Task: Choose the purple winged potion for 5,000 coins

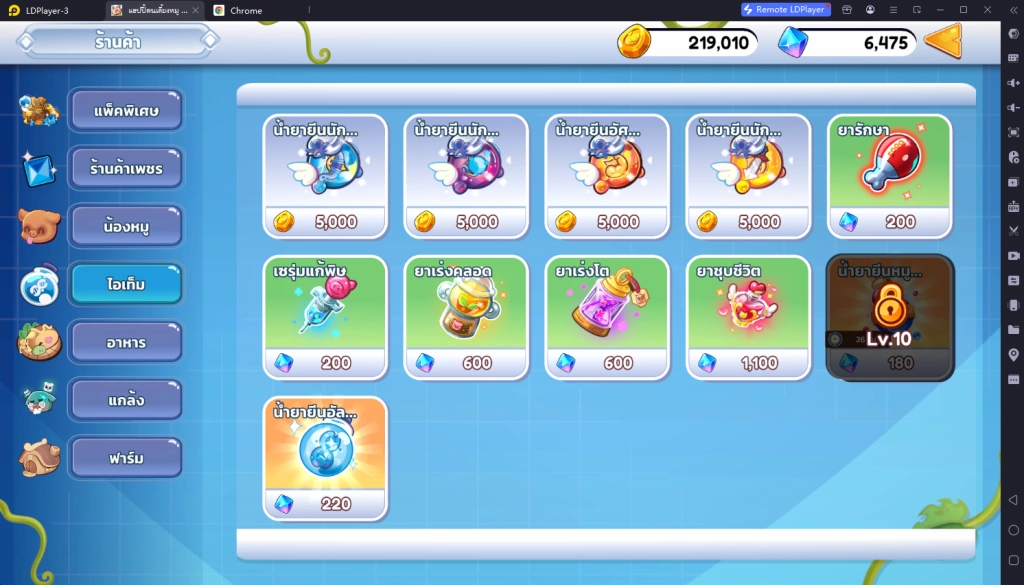Action: coord(466,176)
